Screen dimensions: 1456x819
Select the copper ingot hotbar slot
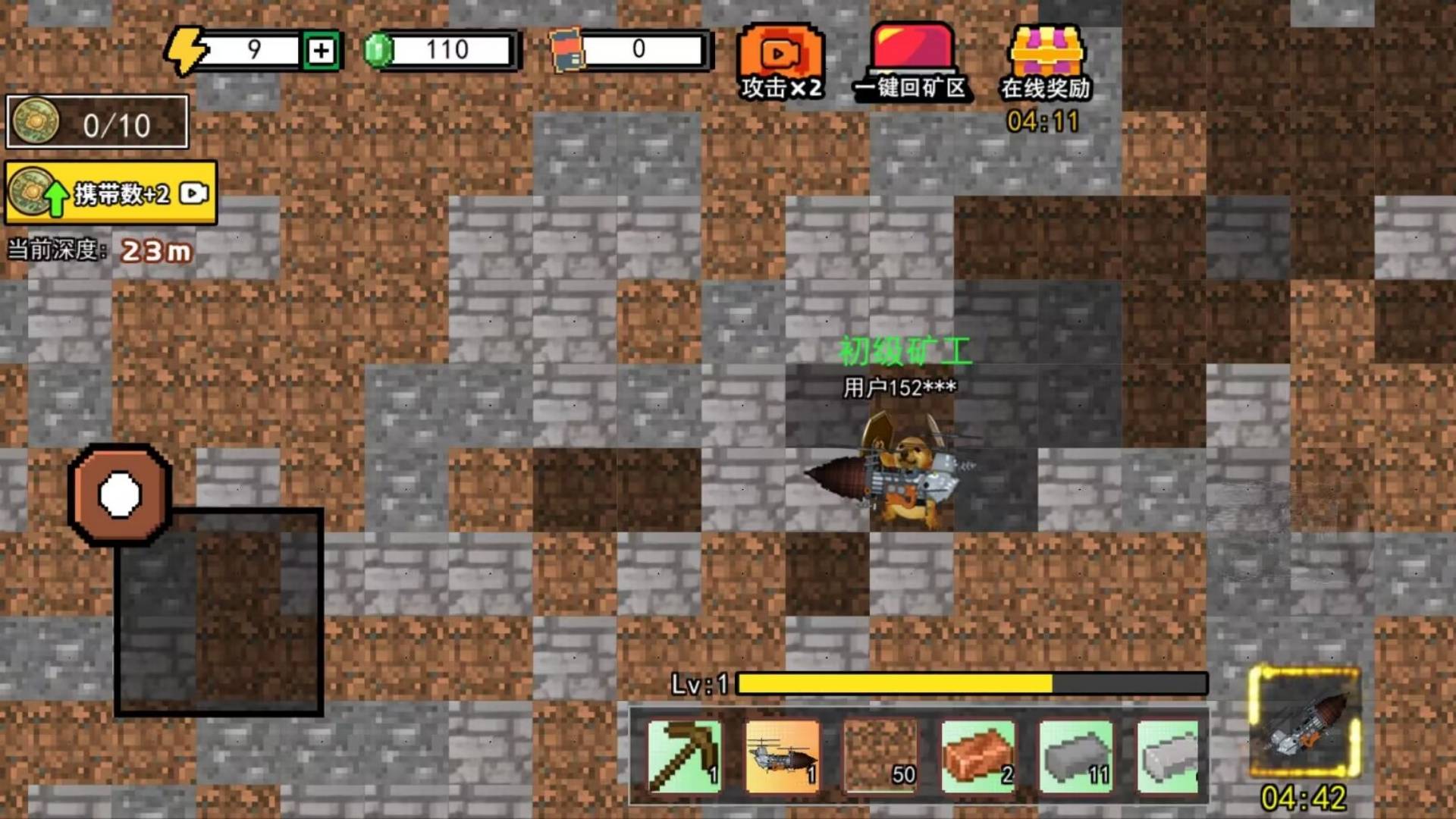coord(977,756)
